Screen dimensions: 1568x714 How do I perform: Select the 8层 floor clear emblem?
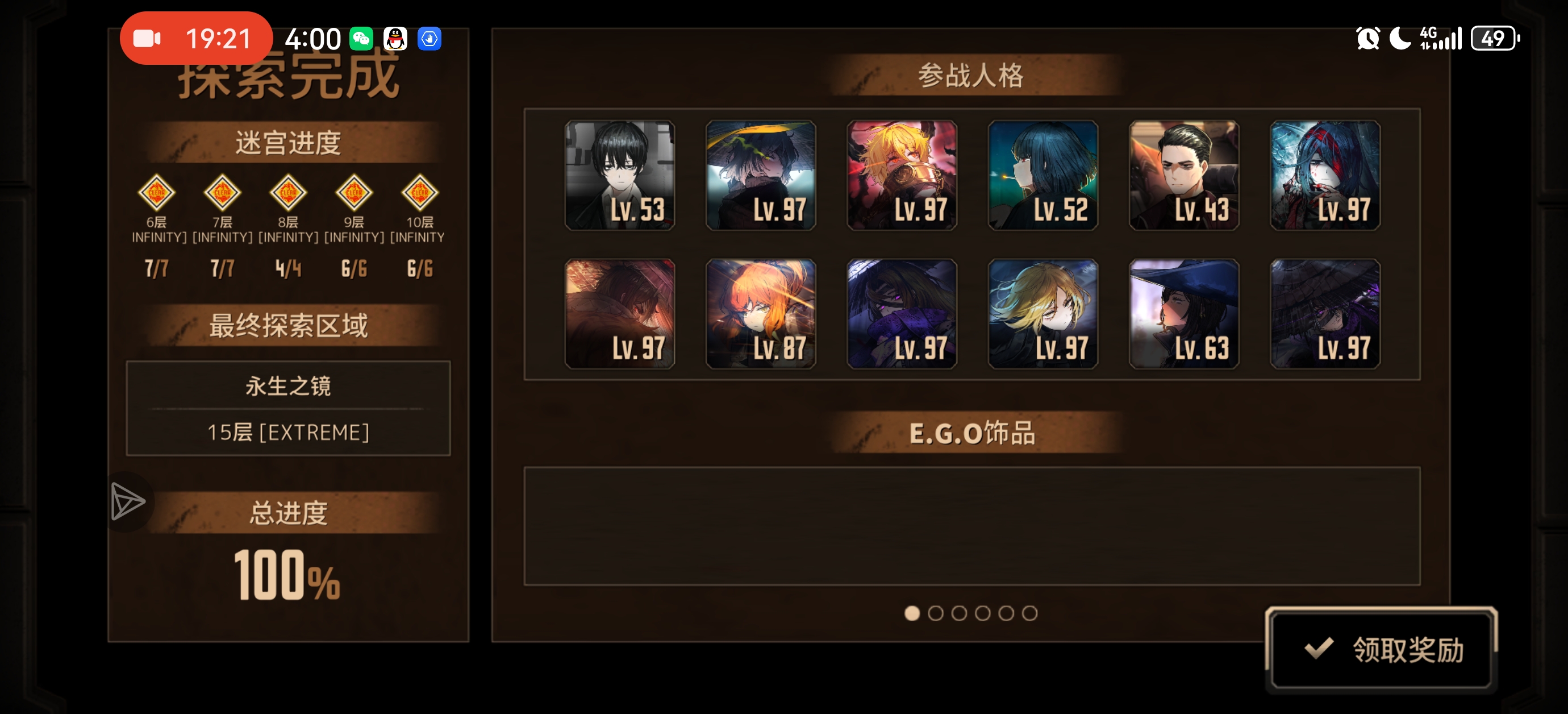point(288,193)
